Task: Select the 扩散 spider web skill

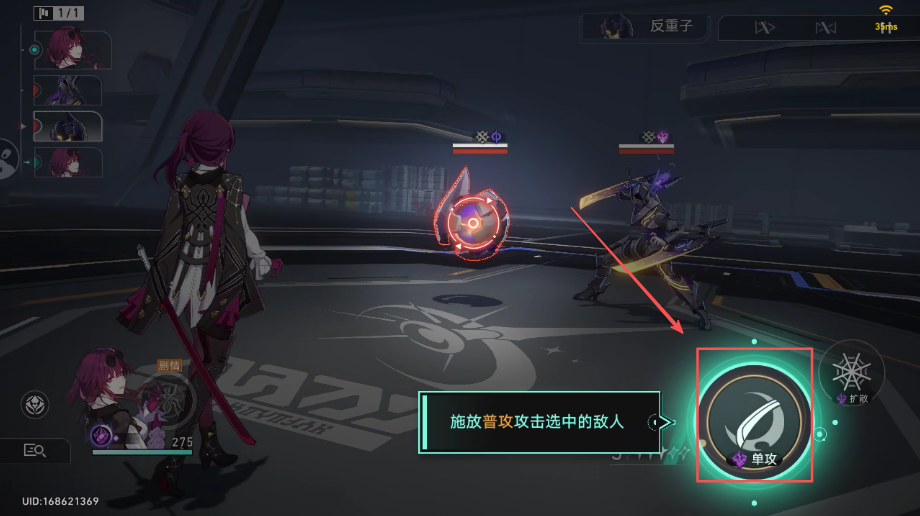Action: point(851,370)
